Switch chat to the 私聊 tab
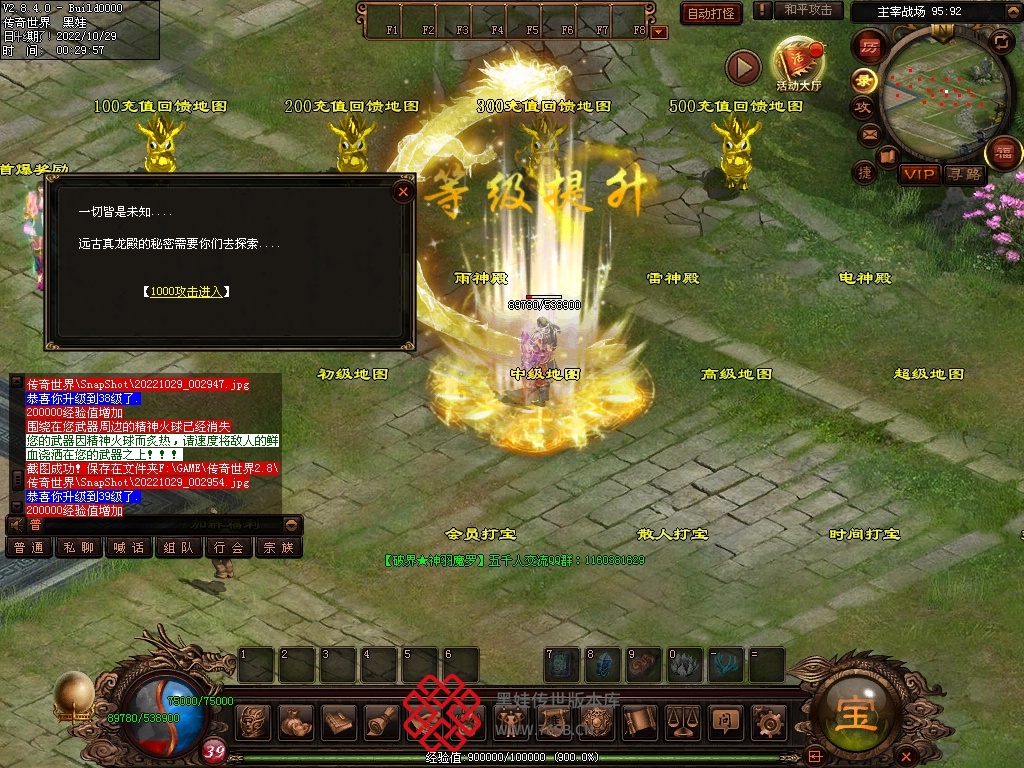This screenshot has height=768, width=1024. (79, 548)
